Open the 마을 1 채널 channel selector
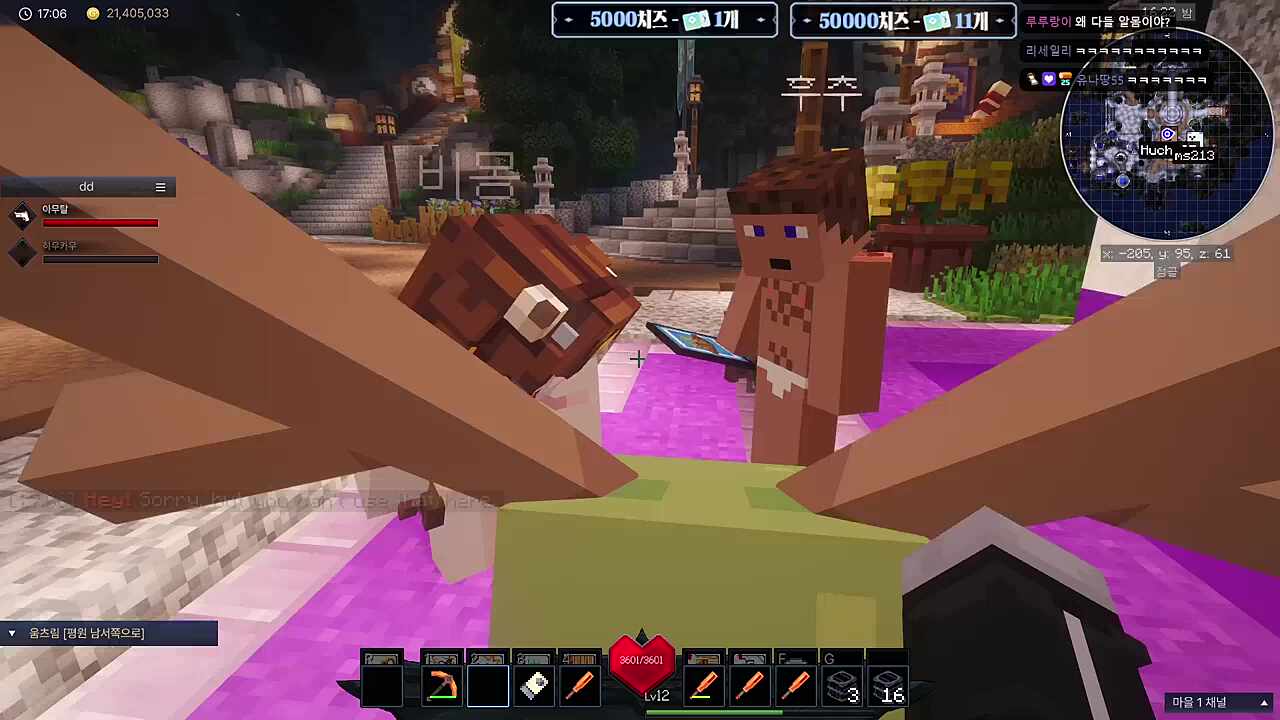This screenshot has width=1280, height=720. [x=1220, y=702]
